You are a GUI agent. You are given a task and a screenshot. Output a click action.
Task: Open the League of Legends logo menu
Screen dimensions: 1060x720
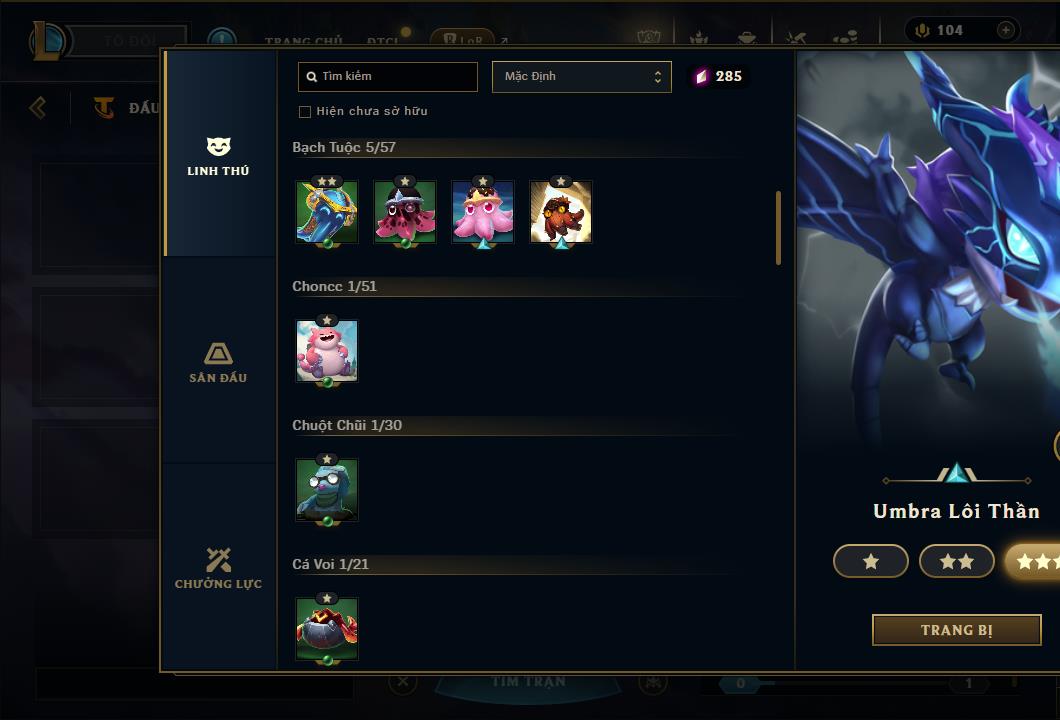point(47,40)
